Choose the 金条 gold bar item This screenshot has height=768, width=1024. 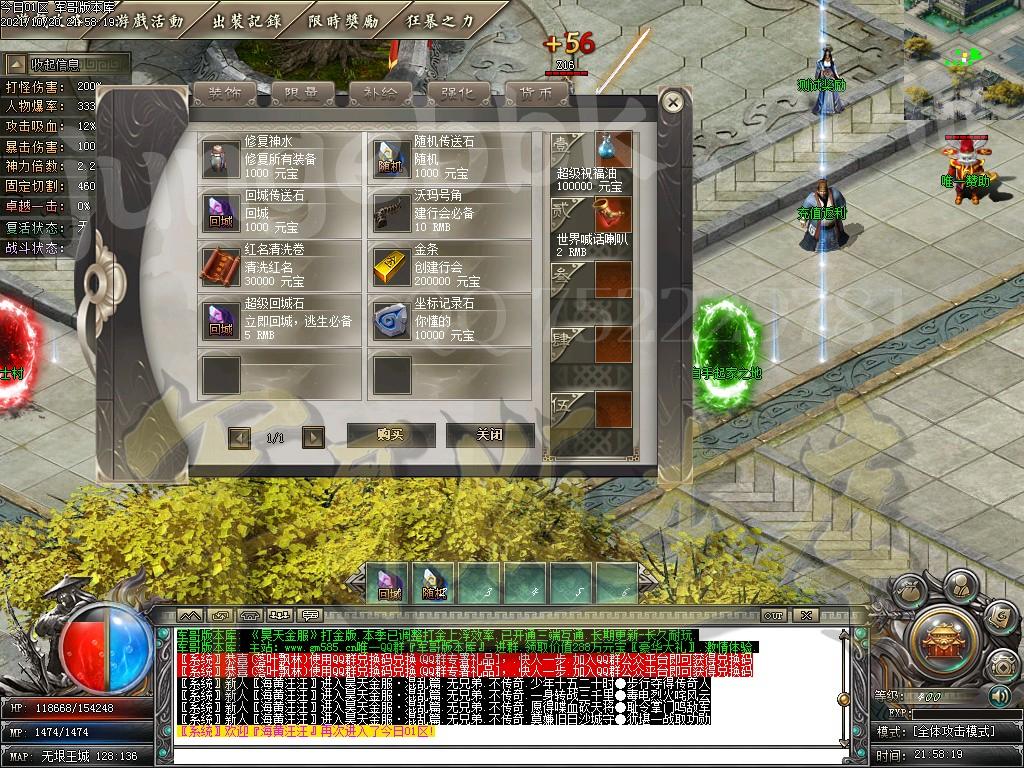click(x=450, y=265)
